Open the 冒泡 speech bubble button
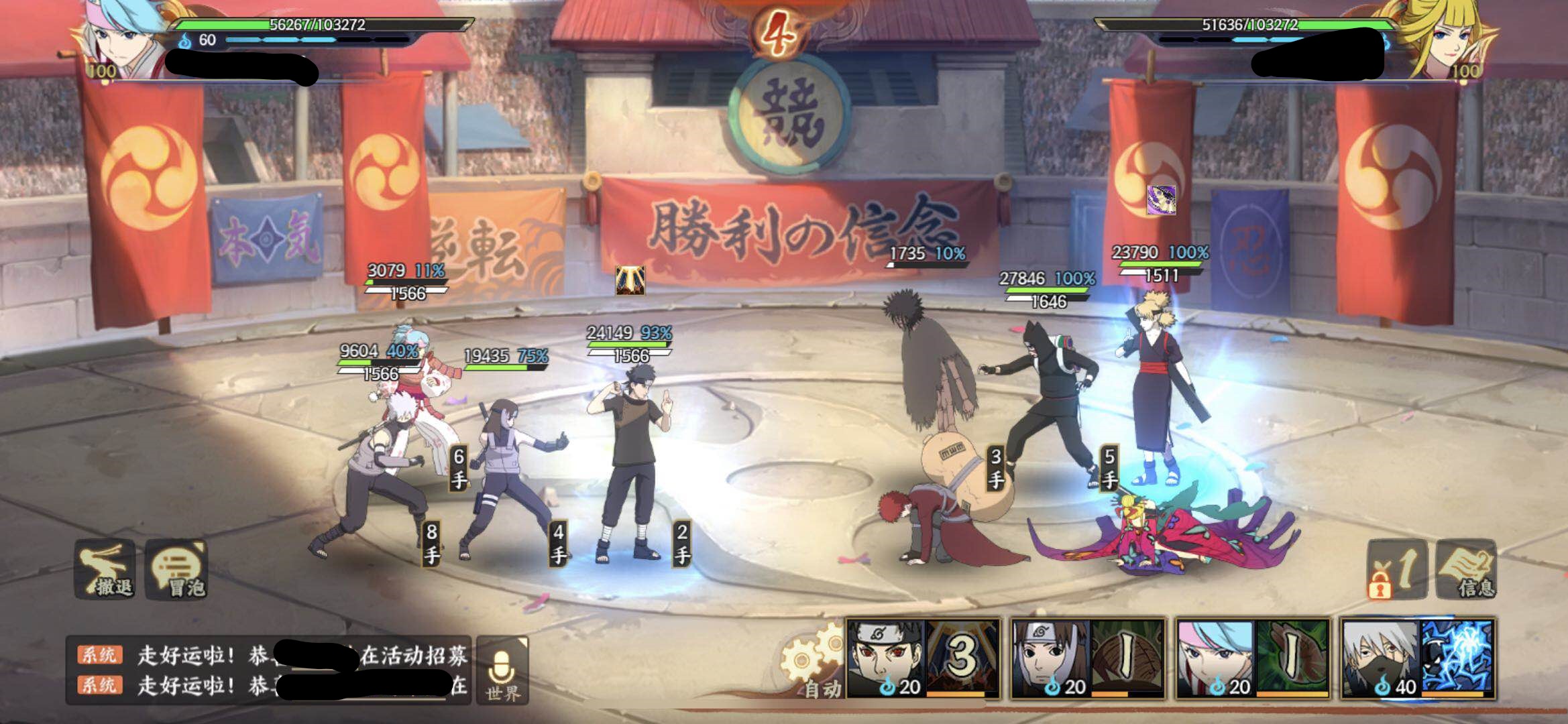The width and height of the screenshot is (1568, 724). click(x=177, y=568)
